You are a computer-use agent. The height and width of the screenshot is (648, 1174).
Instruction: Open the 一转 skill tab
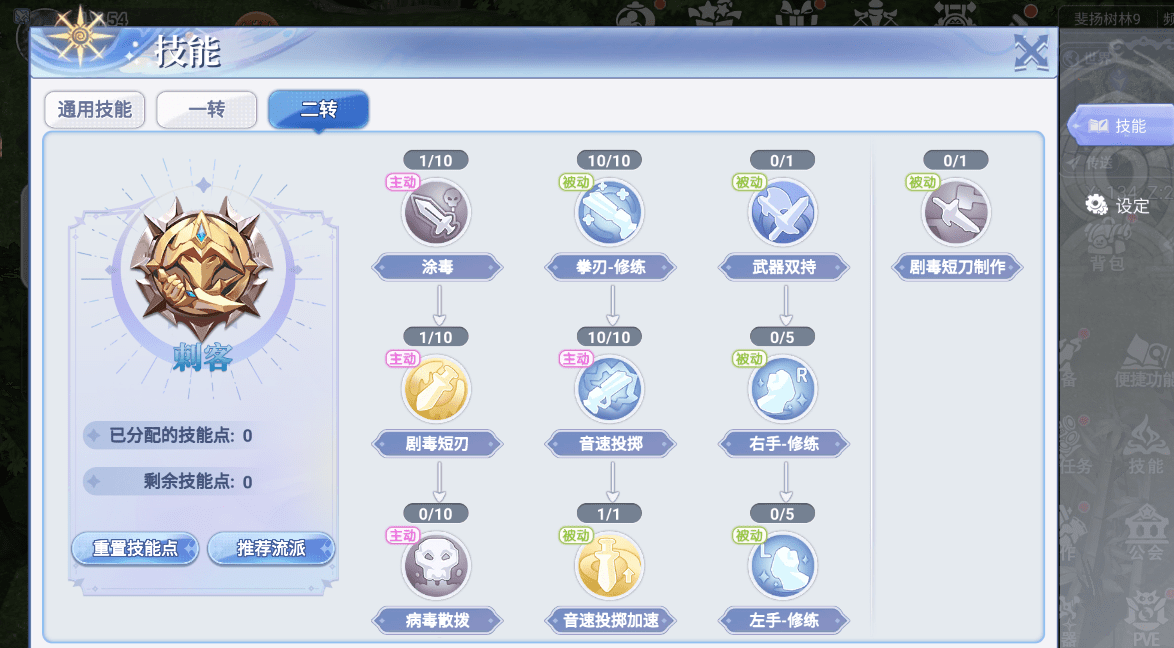206,110
